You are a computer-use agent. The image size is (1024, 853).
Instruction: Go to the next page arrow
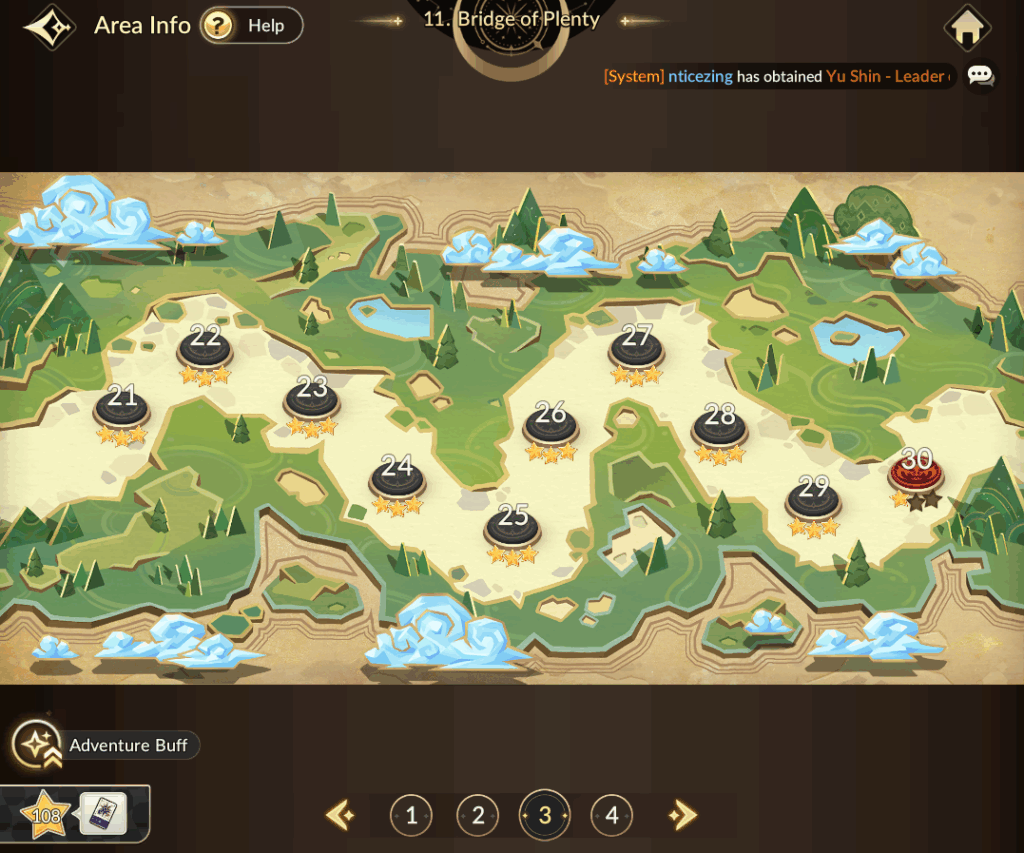coord(681,816)
